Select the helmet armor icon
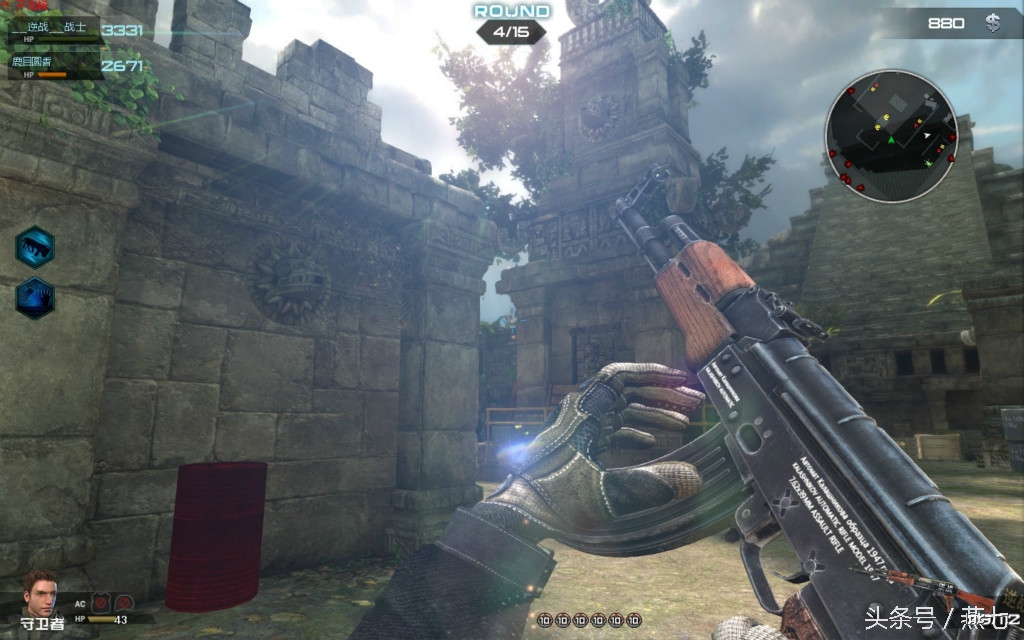This screenshot has height=640, width=1024. pos(124,603)
